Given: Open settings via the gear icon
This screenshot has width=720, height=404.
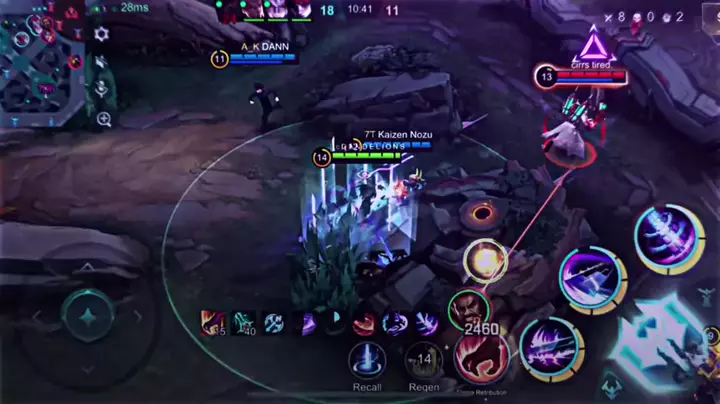Looking at the screenshot, I should pos(101,34).
